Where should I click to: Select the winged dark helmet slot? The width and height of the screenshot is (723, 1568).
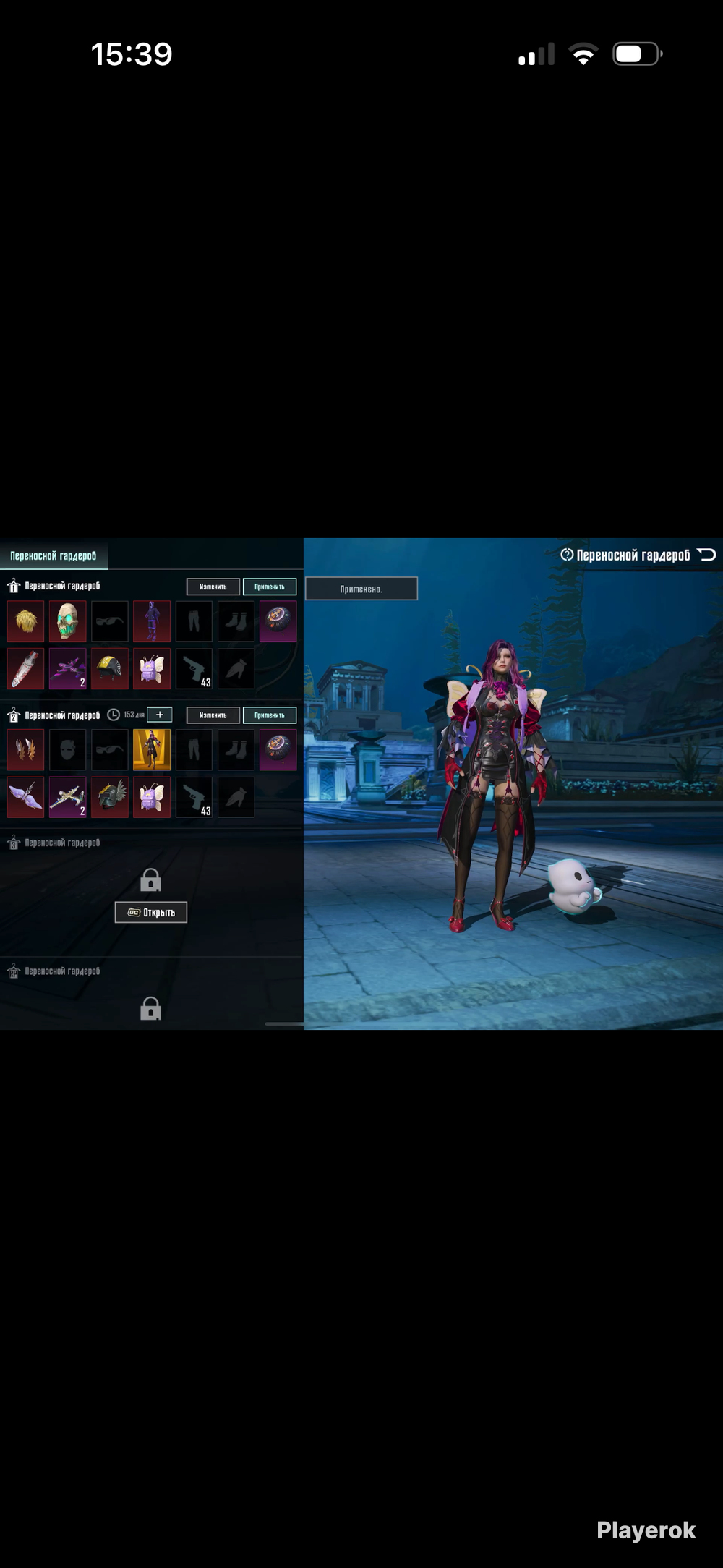tap(110, 797)
